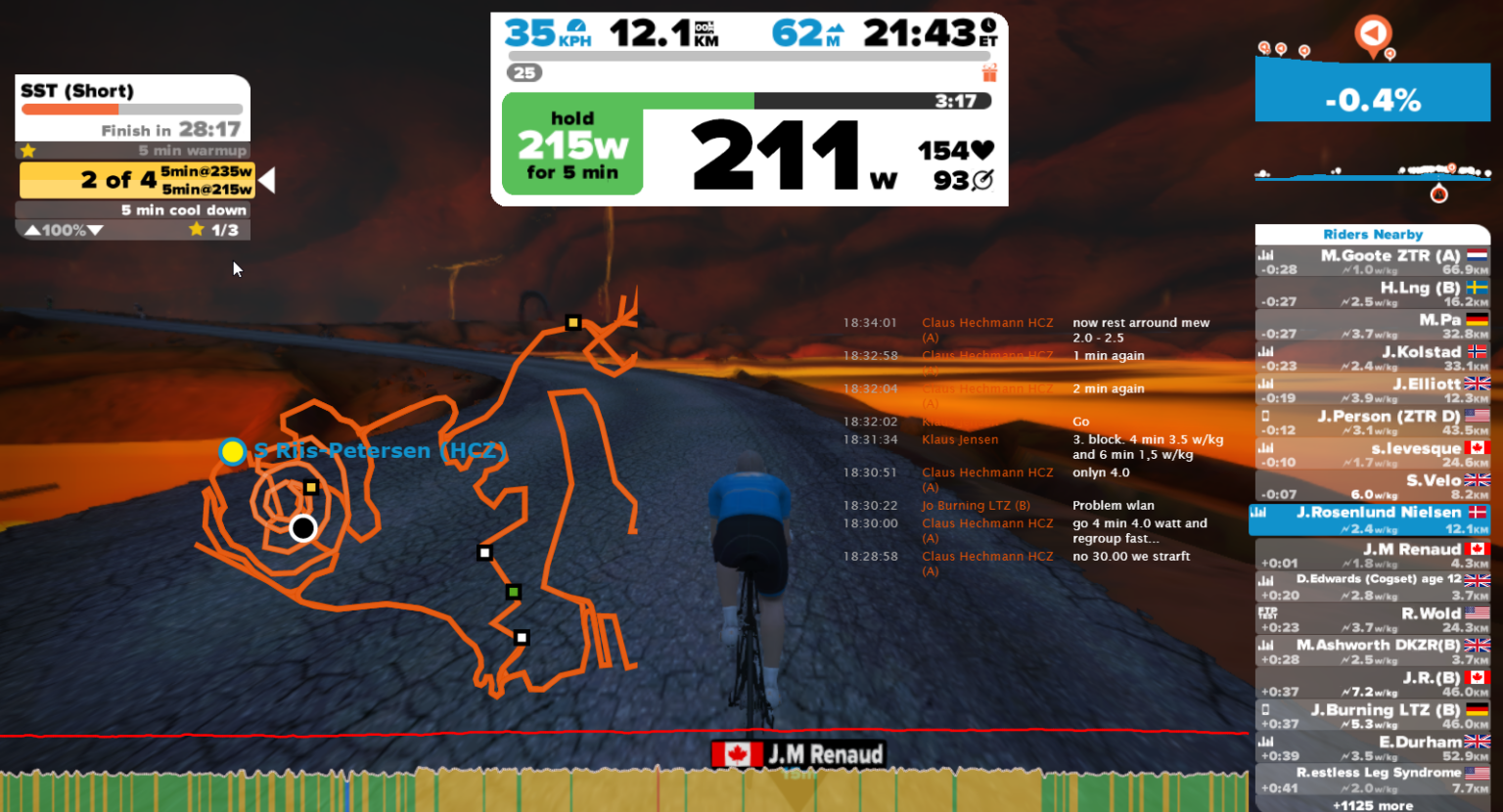This screenshot has height=812, width=1503.
Task: Click the down arrow beside 100% bias
Action: [95, 229]
